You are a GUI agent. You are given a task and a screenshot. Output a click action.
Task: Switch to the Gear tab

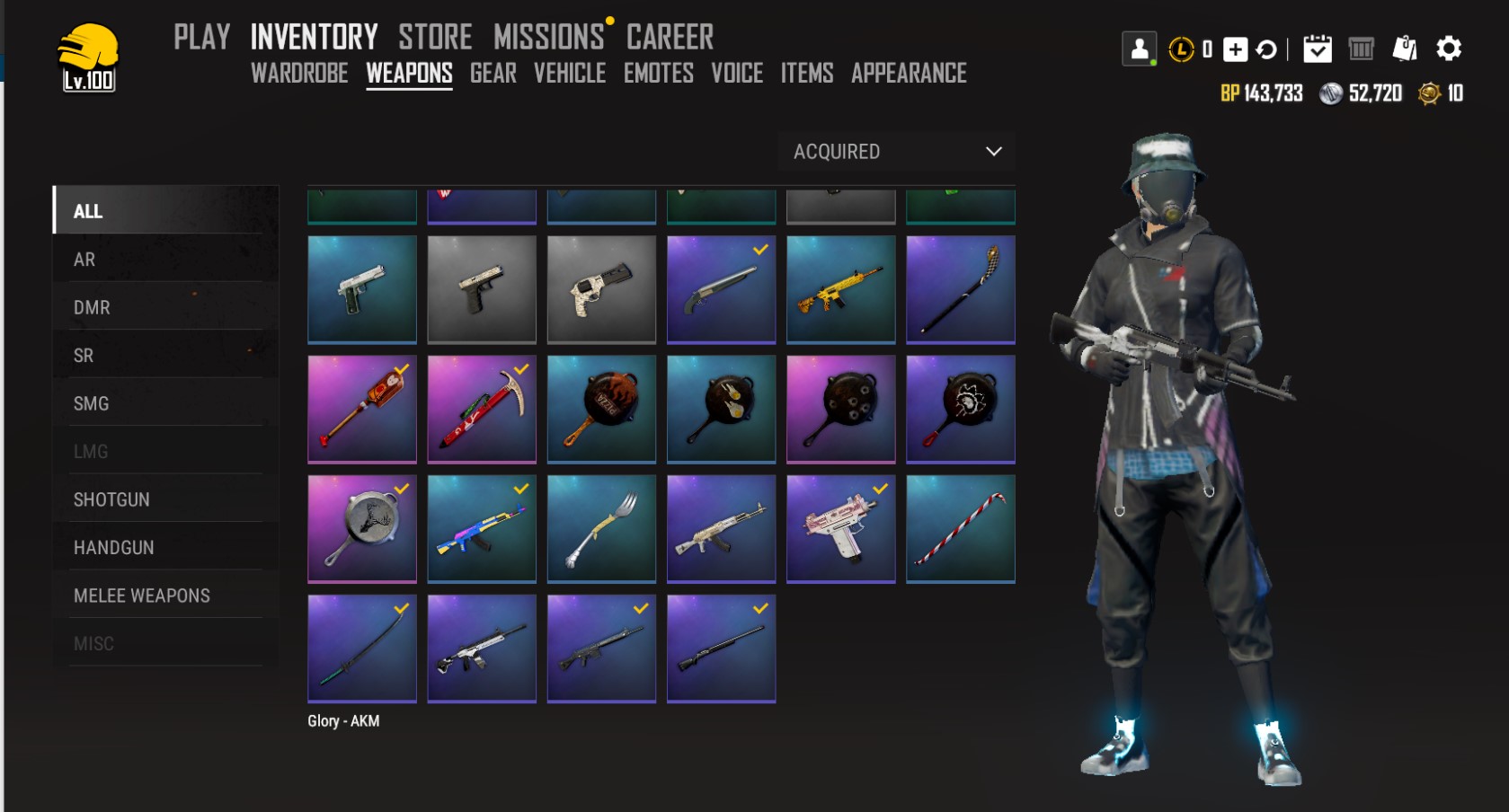tap(493, 73)
